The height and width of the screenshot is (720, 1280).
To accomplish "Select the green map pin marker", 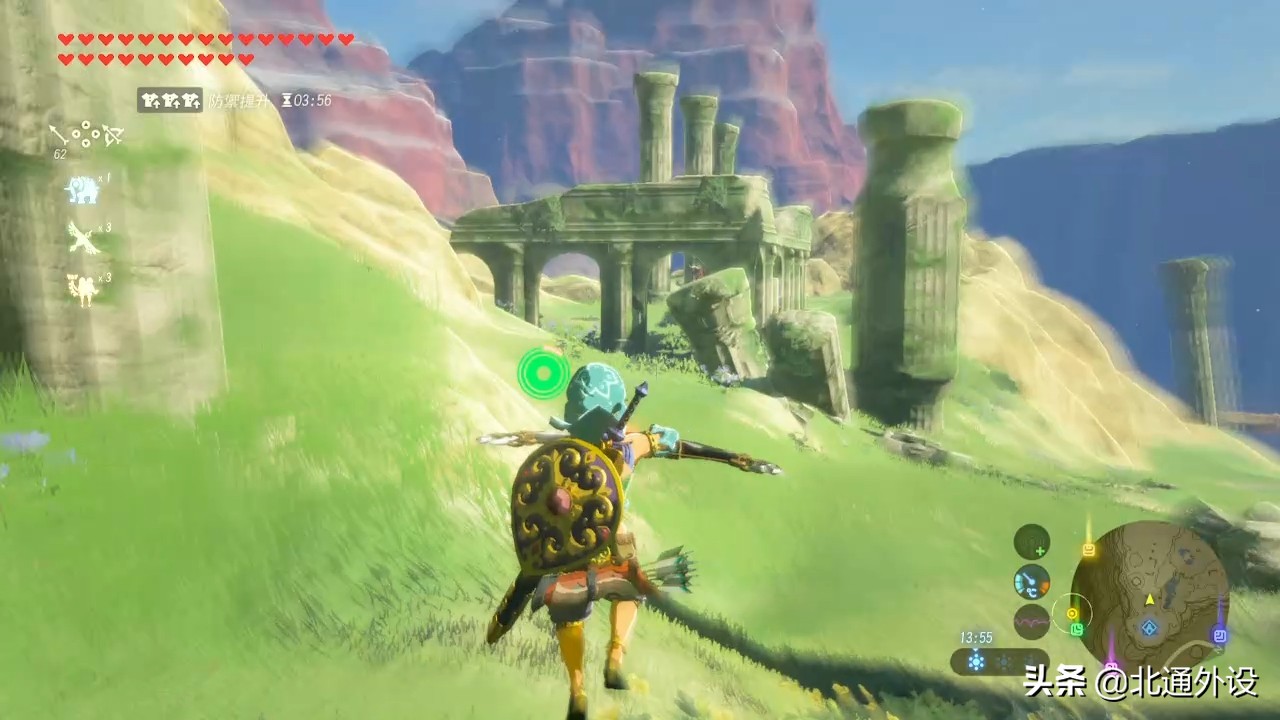I will 1077,629.
